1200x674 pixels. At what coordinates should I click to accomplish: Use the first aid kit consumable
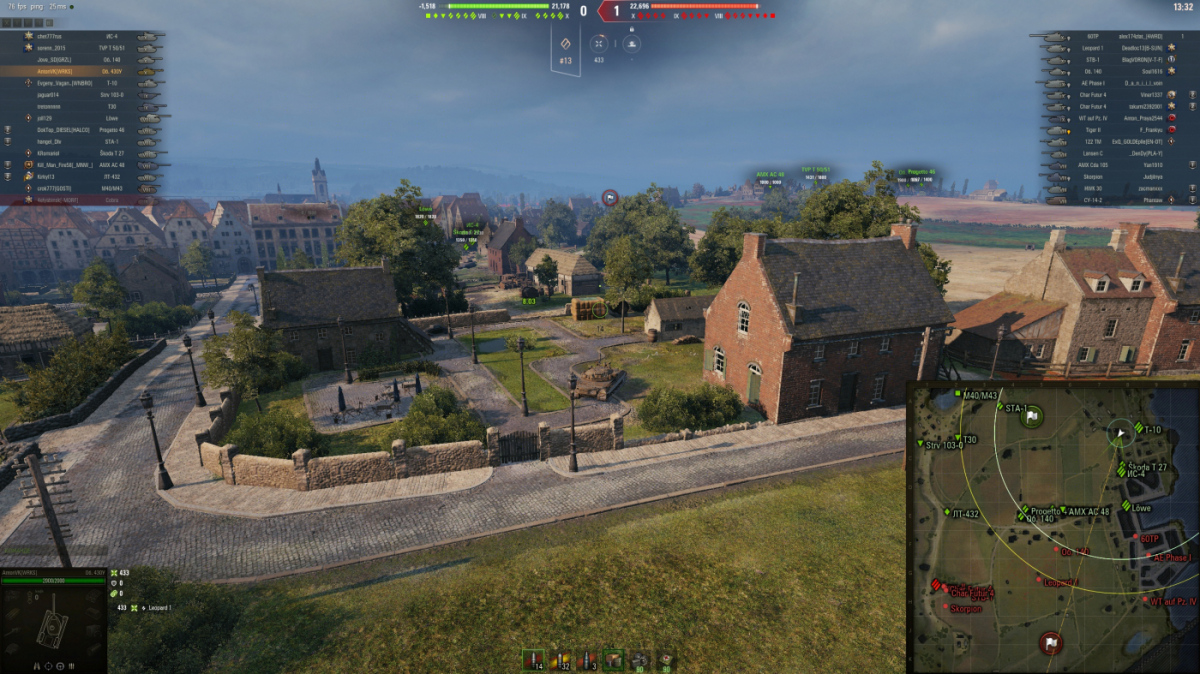click(x=665, y=660)
